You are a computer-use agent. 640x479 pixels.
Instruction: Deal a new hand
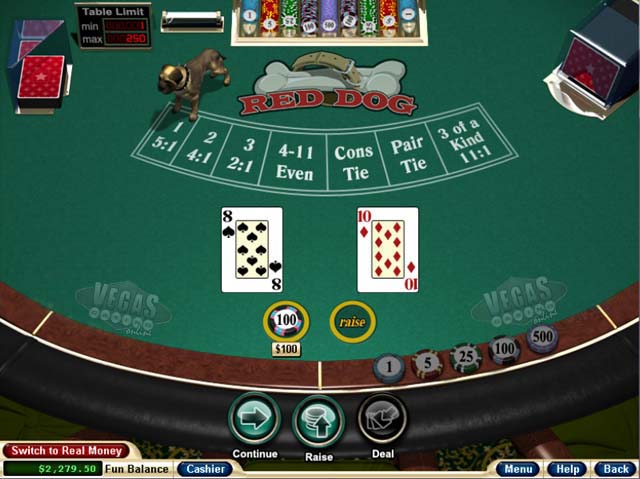tap(382, 419)
